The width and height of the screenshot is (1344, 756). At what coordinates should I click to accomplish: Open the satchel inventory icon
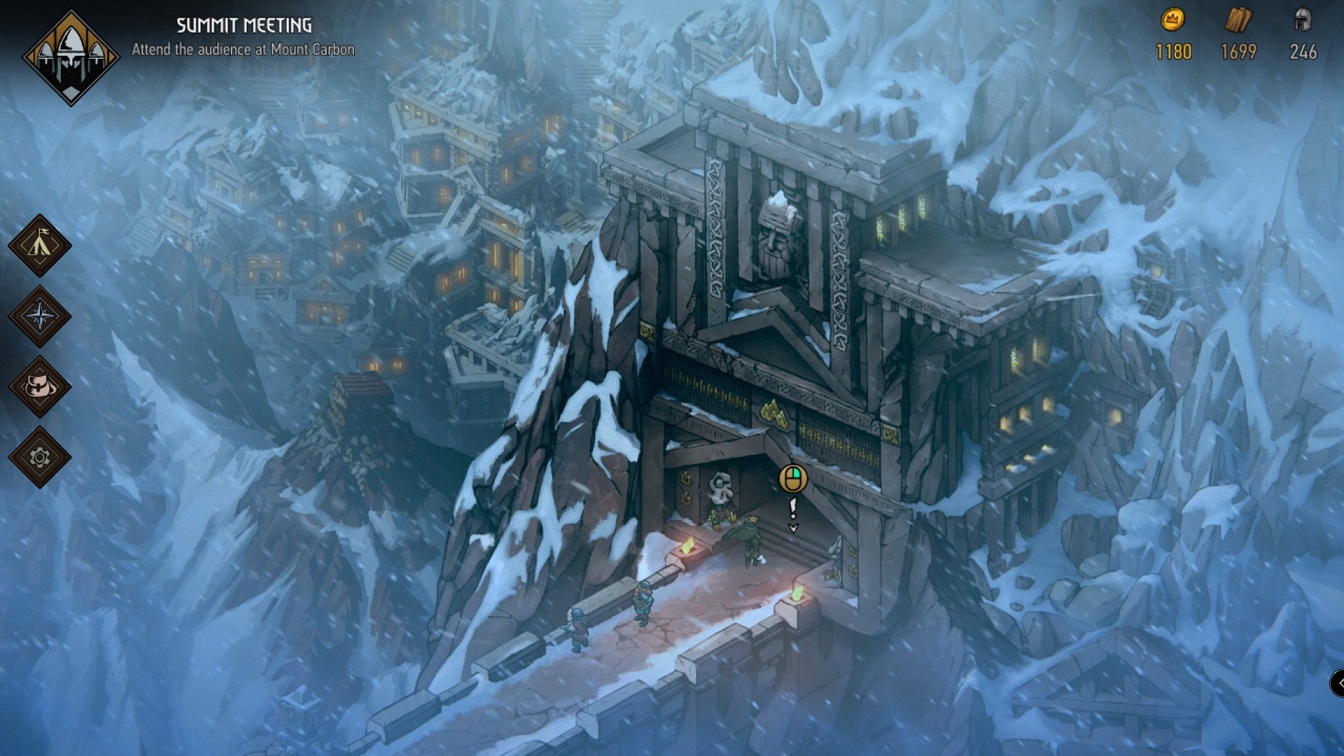click(40, 387)
